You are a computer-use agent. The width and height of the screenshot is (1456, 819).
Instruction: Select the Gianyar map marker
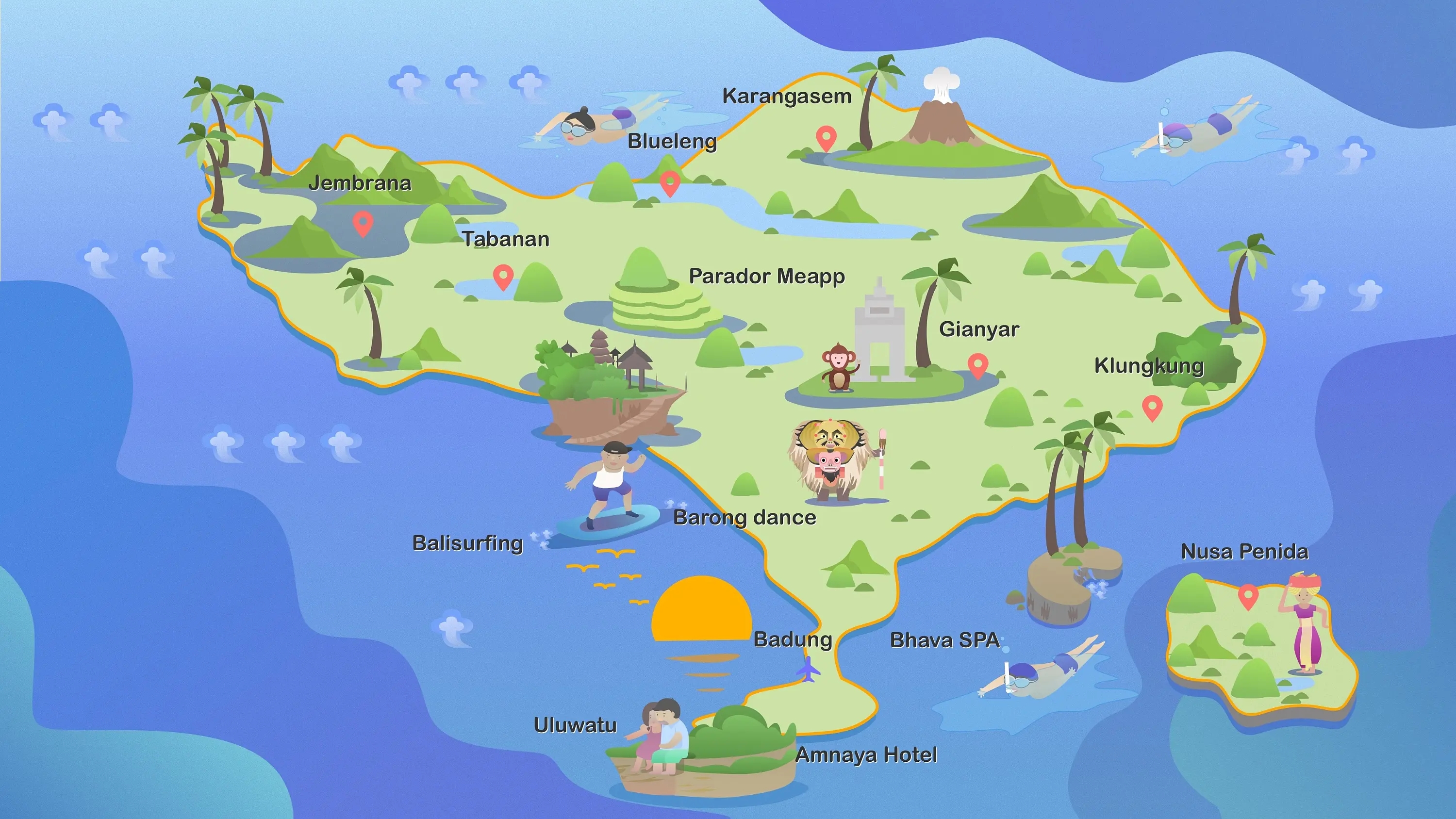(978, 364)
